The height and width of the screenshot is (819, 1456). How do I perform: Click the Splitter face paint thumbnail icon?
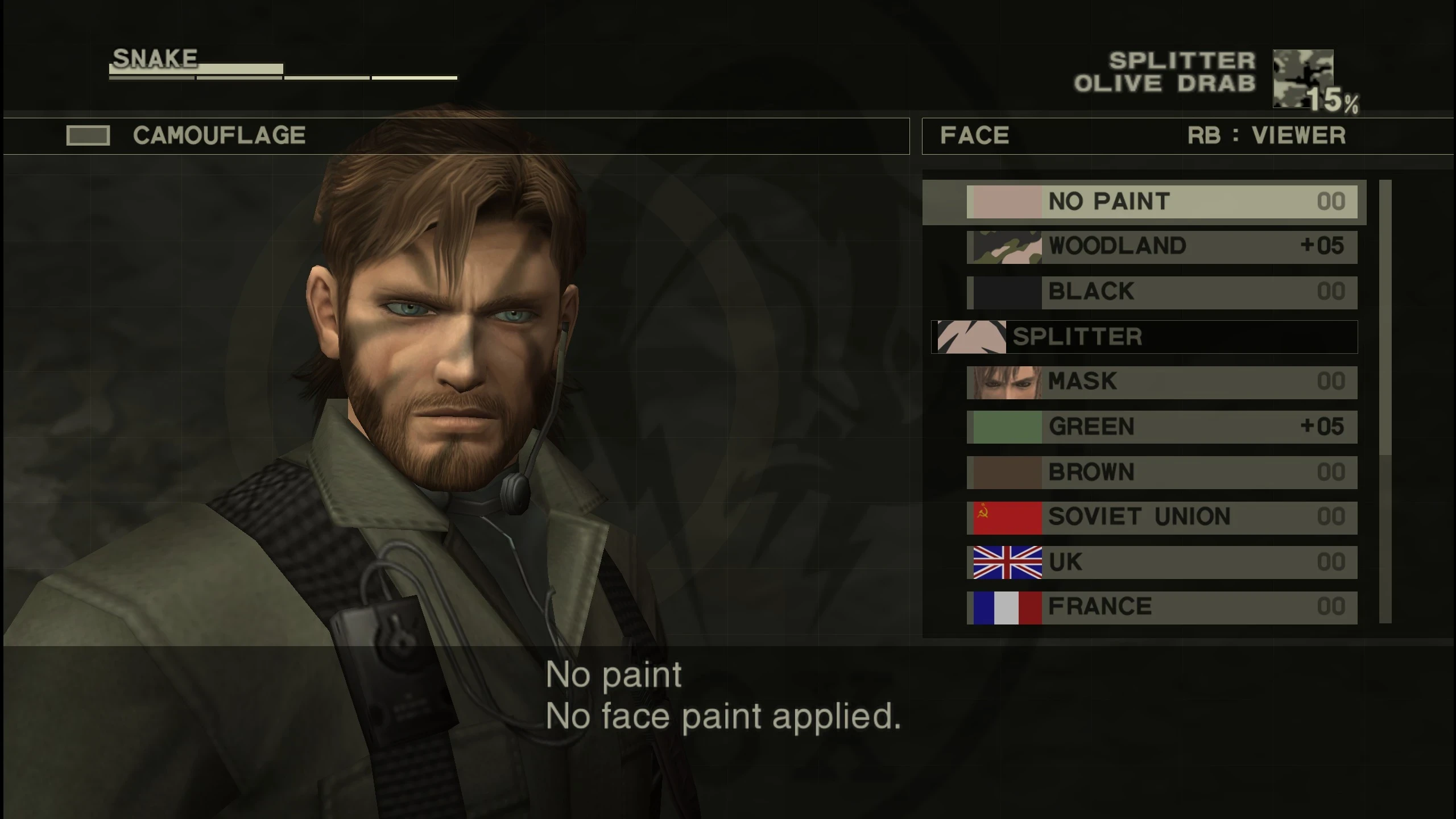point(973,336)
